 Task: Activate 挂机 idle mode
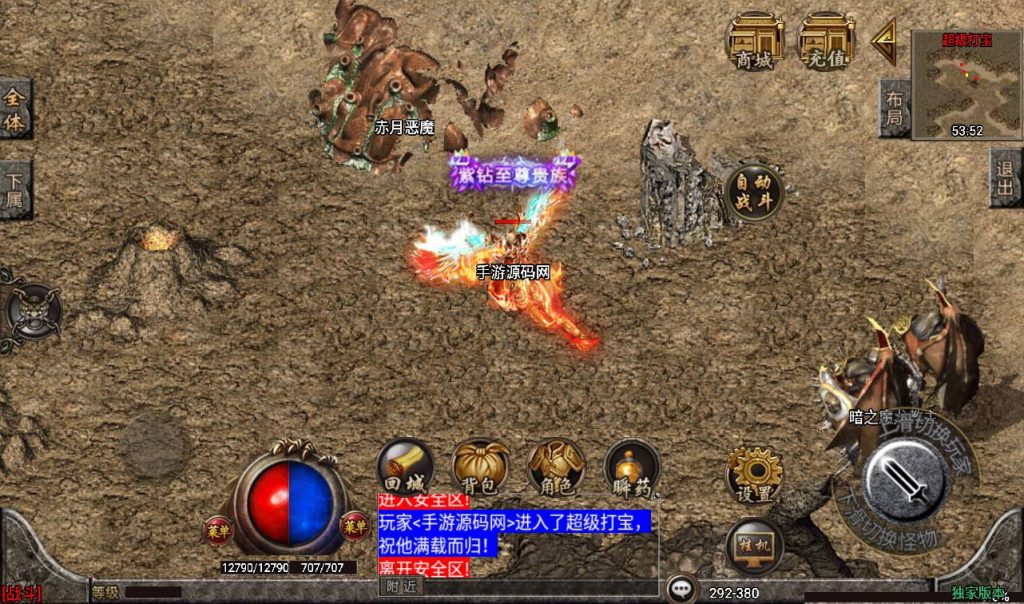click(x=754, y=546)
